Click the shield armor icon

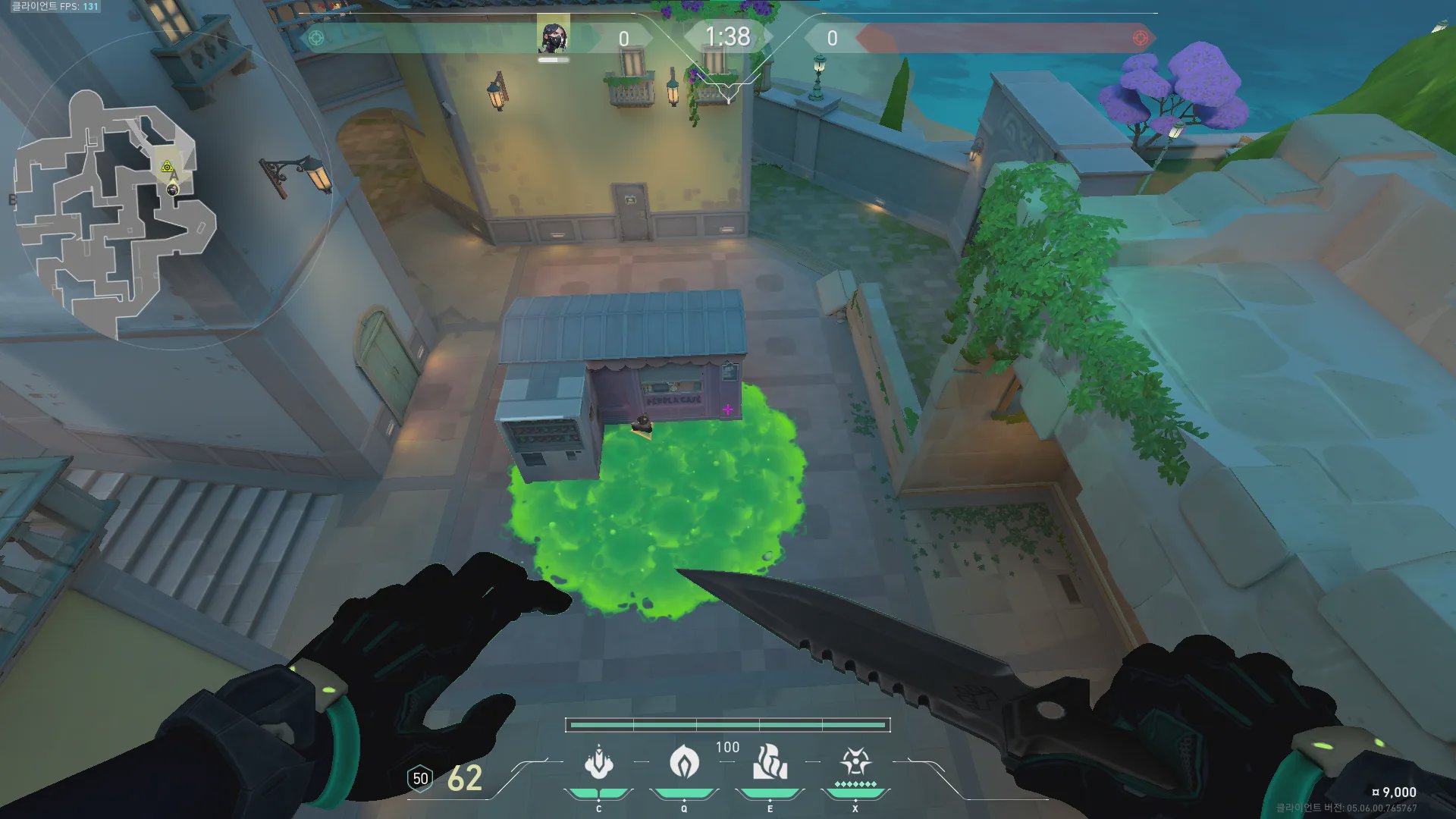pos(420,779)
